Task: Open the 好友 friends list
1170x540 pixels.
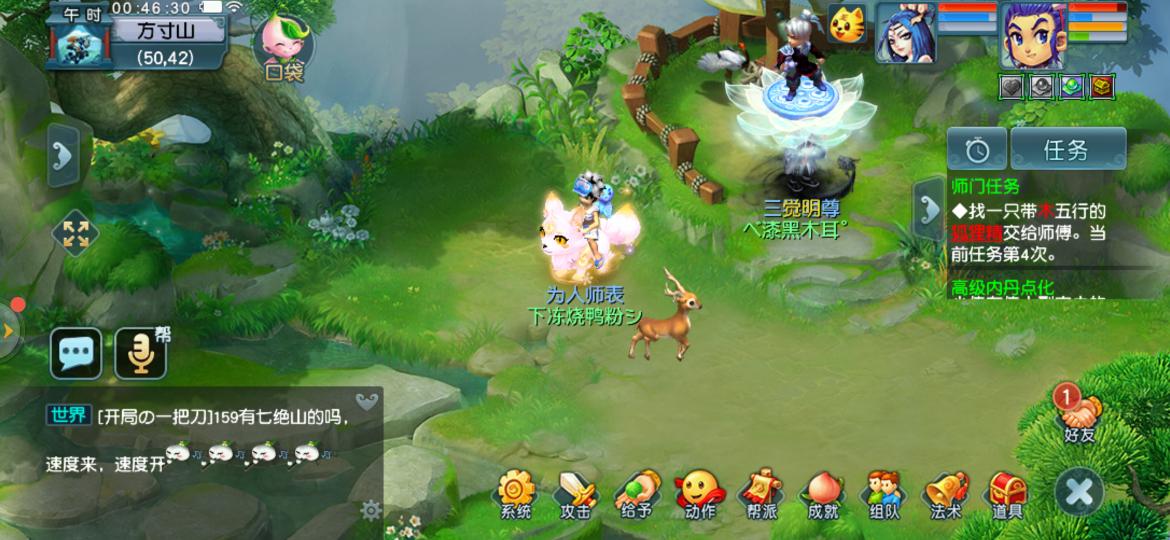Action: (1079, 412)
